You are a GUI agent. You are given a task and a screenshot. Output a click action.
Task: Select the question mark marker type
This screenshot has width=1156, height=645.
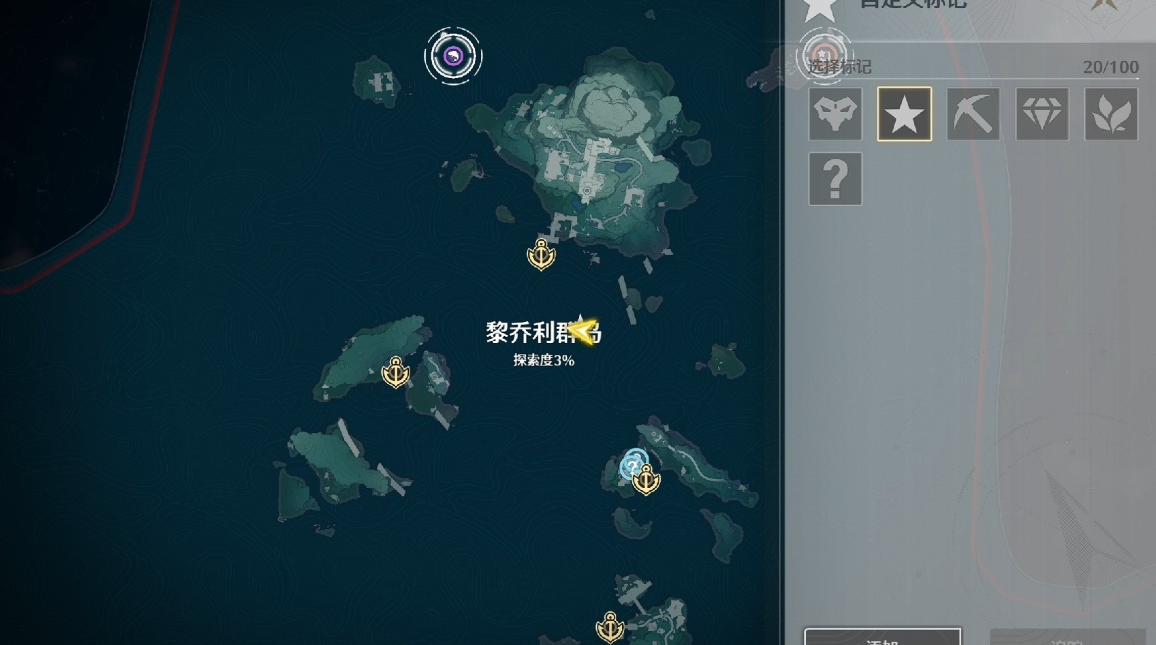(835, 180)
